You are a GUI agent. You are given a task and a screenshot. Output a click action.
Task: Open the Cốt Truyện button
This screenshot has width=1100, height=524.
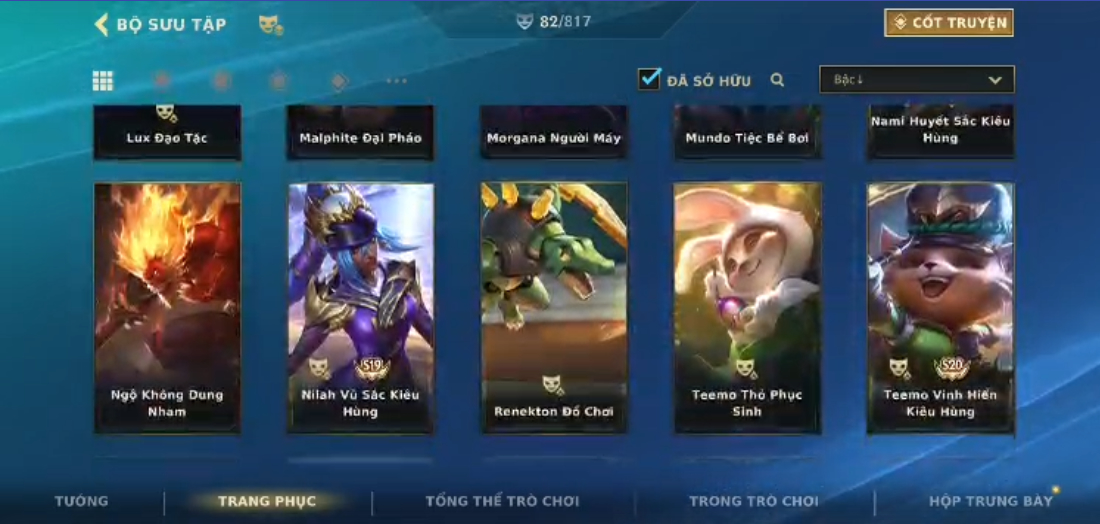(948, 23)
